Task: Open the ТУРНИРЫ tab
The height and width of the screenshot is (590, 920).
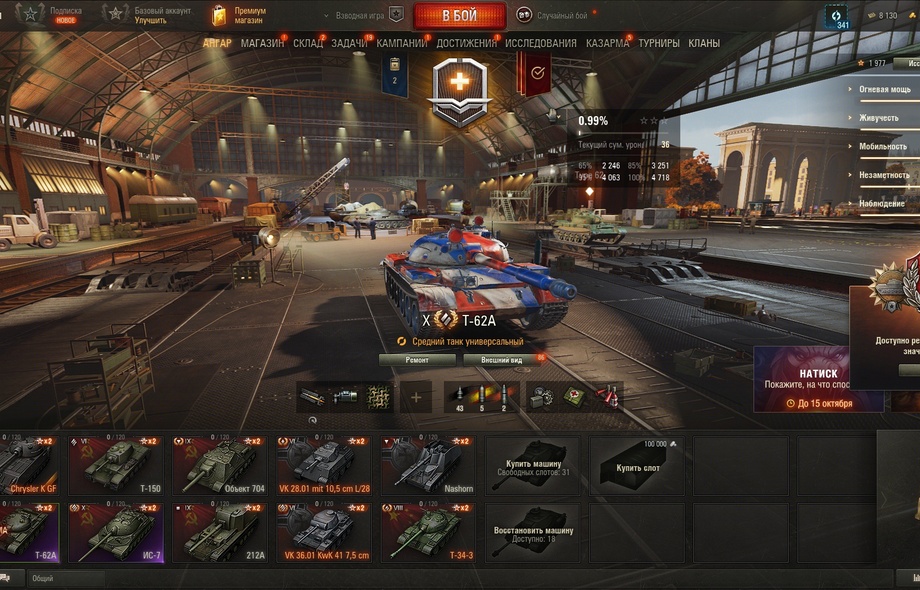Action: click(659, 43)
